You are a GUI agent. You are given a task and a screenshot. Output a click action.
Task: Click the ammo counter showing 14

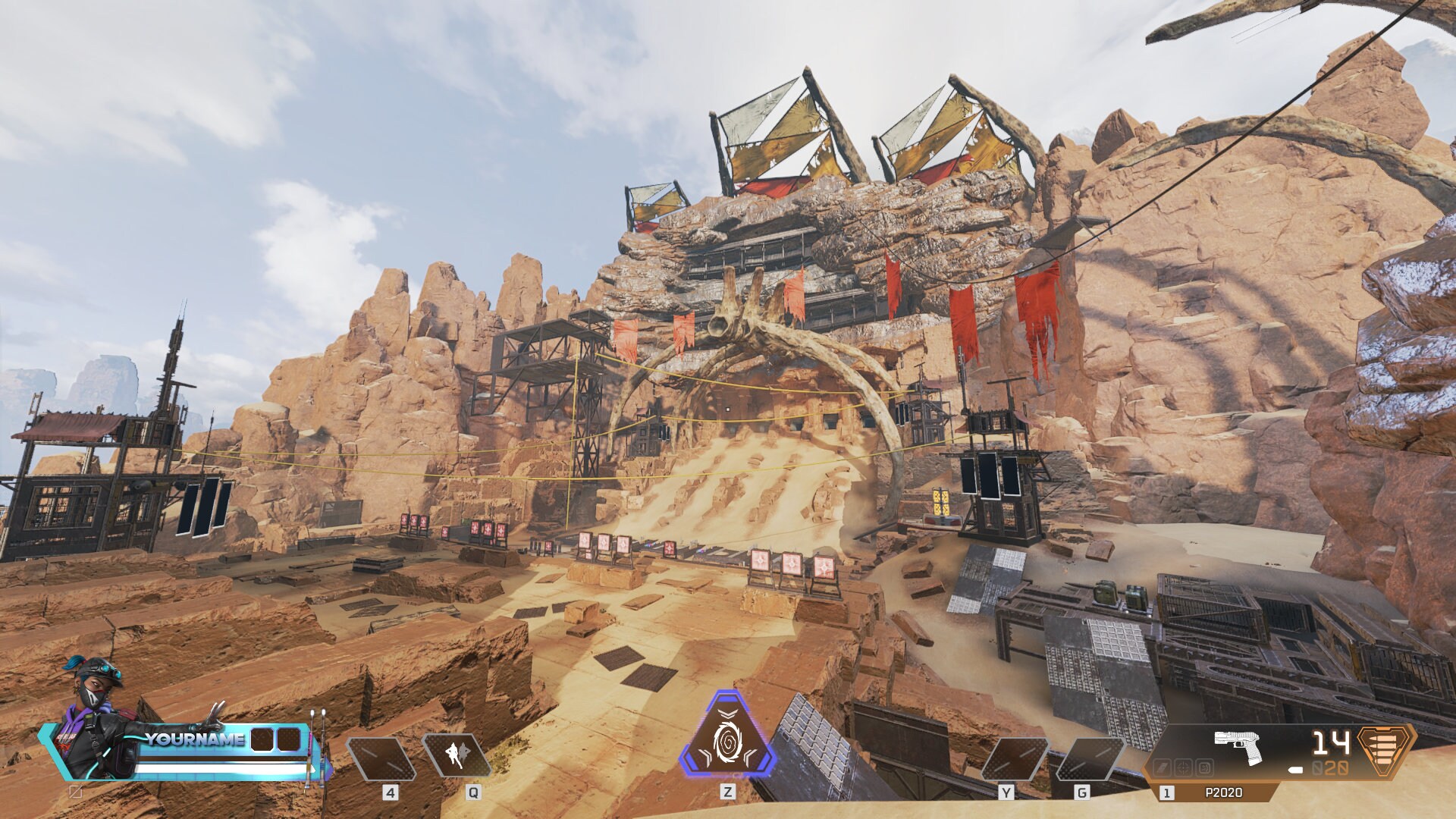click(1330, 743)
